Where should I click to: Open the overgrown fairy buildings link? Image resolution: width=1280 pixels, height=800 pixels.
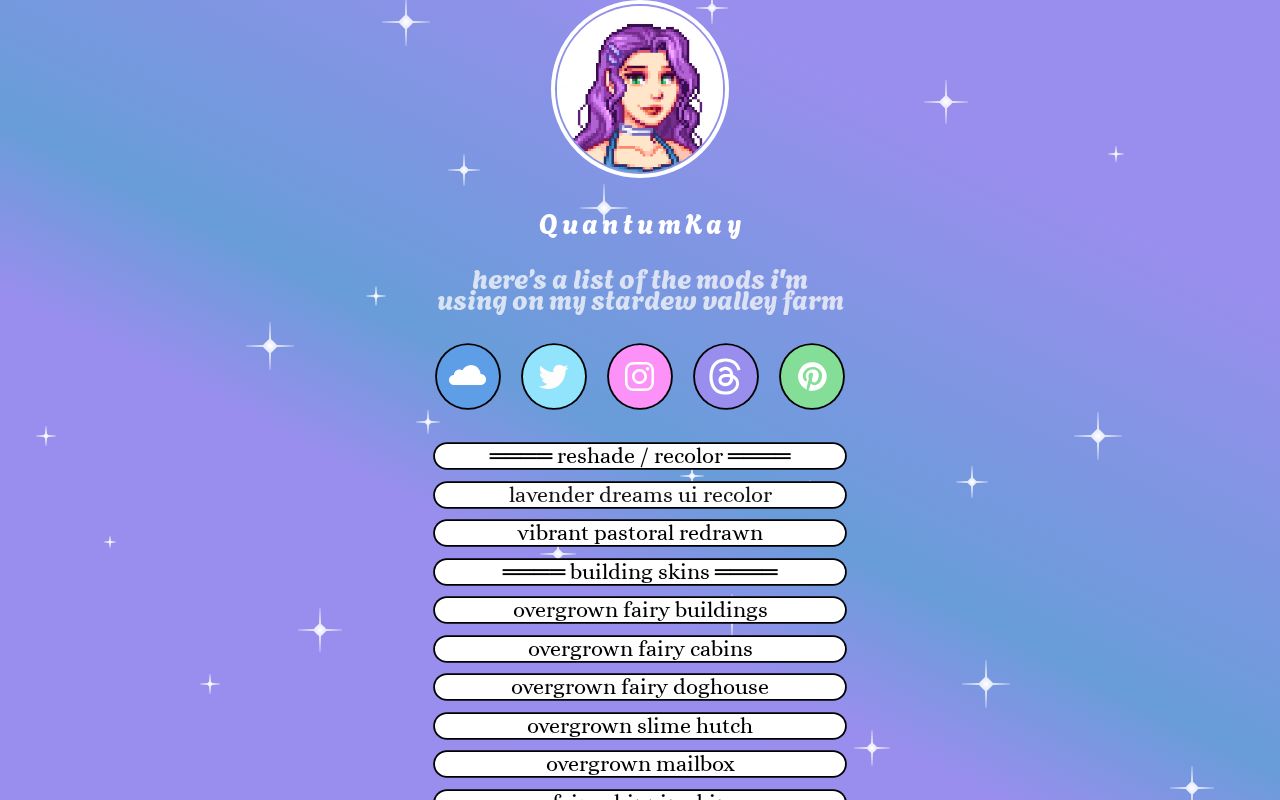click(640, 610)
